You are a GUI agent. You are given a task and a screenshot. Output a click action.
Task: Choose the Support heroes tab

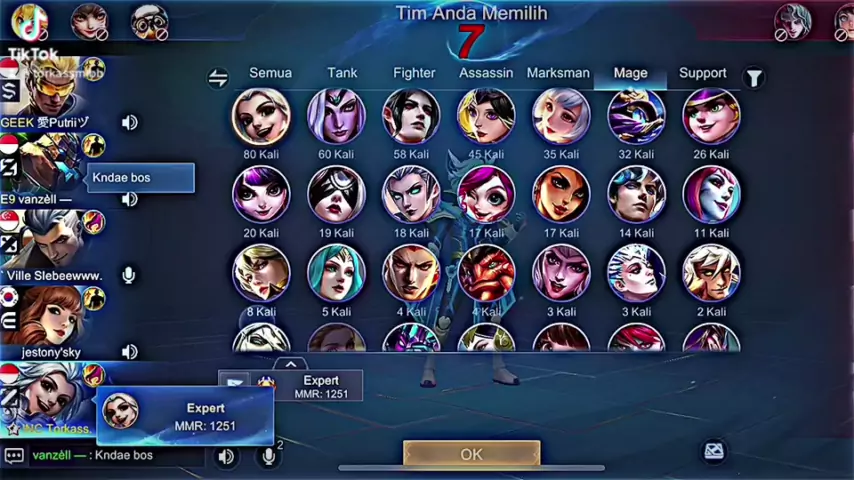(702, 73)
